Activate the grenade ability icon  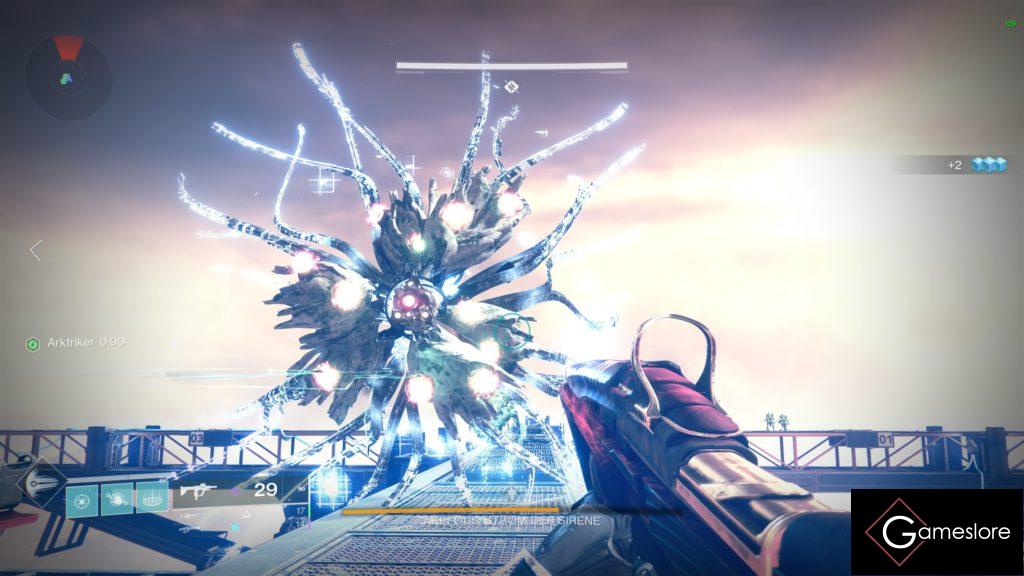[82, 499]
